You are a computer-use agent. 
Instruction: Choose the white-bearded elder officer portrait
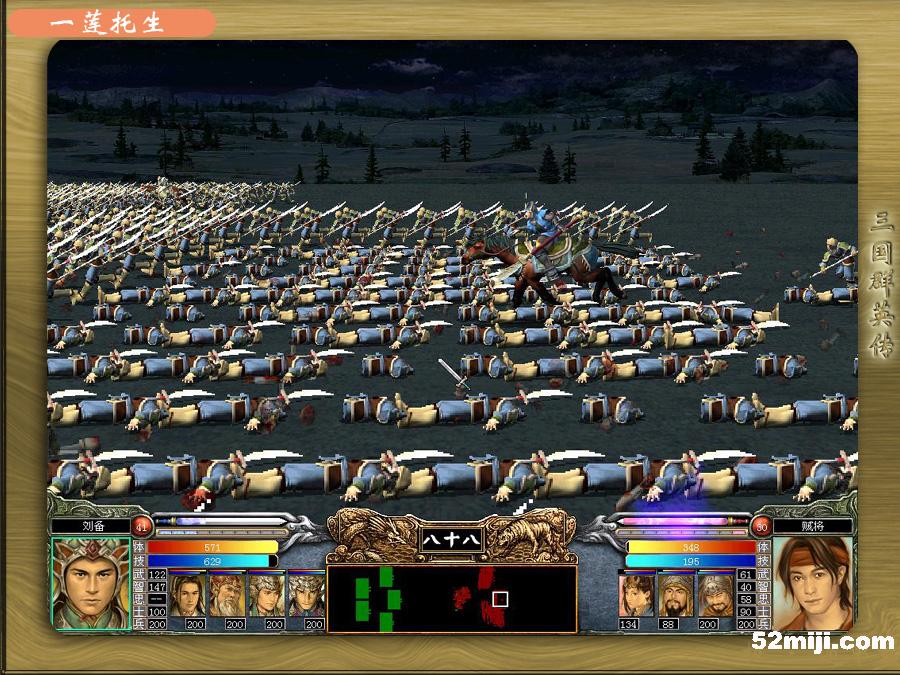227,594
